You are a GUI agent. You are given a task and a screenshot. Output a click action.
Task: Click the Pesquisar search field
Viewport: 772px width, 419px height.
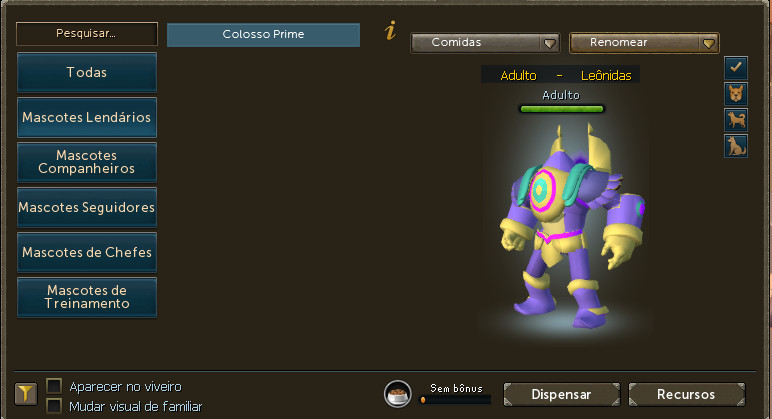point(87,33)
